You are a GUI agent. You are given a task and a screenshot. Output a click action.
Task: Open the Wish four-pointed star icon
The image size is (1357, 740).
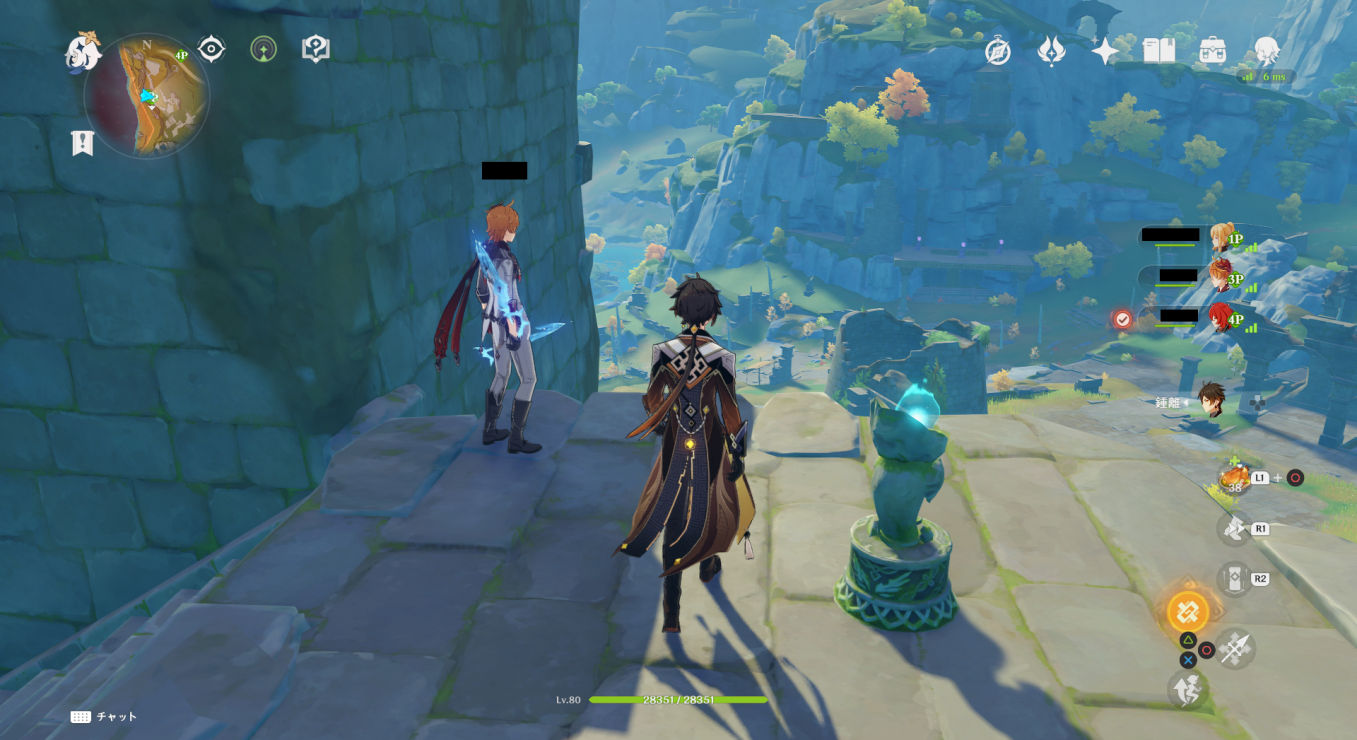click(1105, 51)
